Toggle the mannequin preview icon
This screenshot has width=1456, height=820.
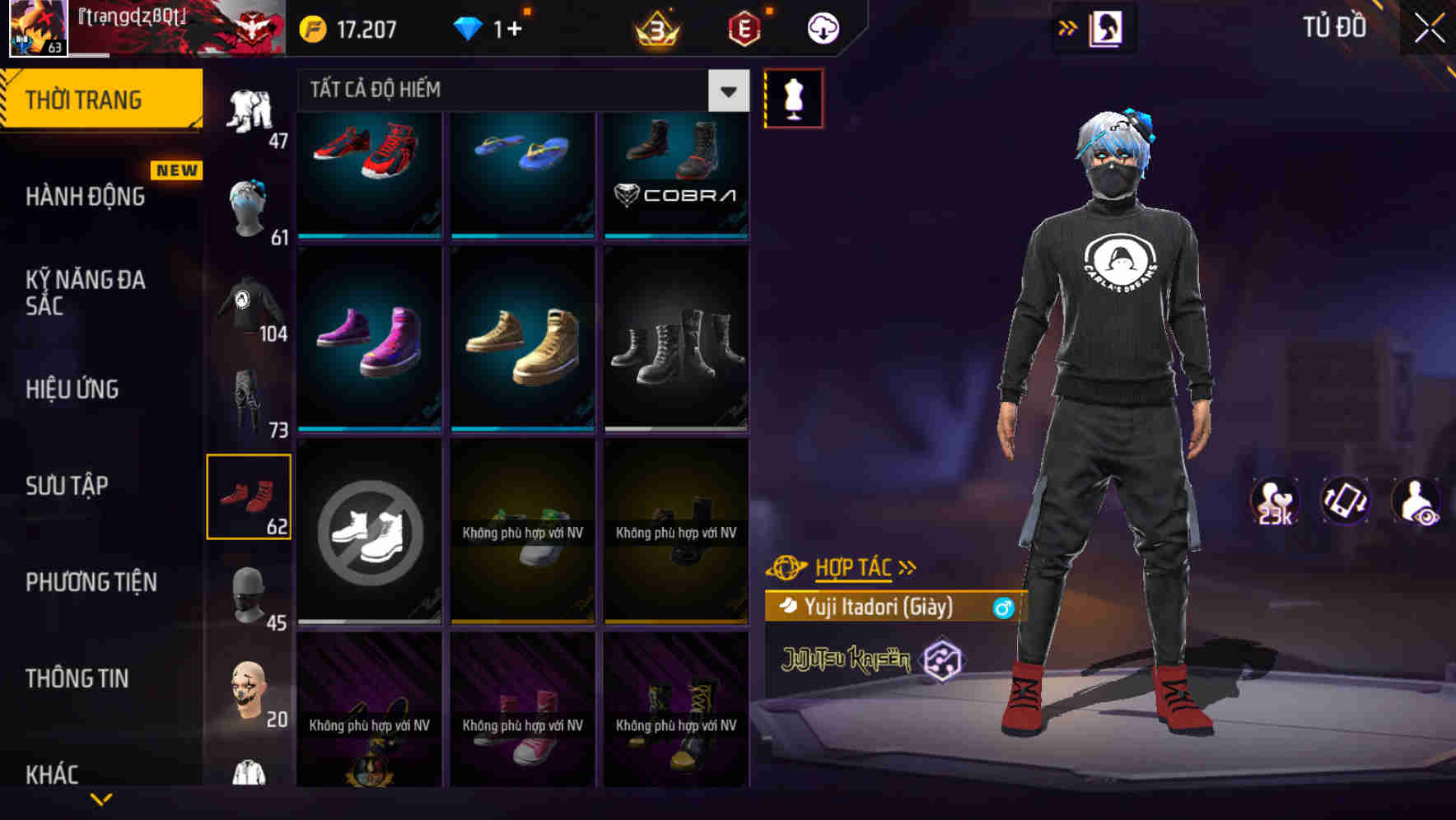[793, 97]
